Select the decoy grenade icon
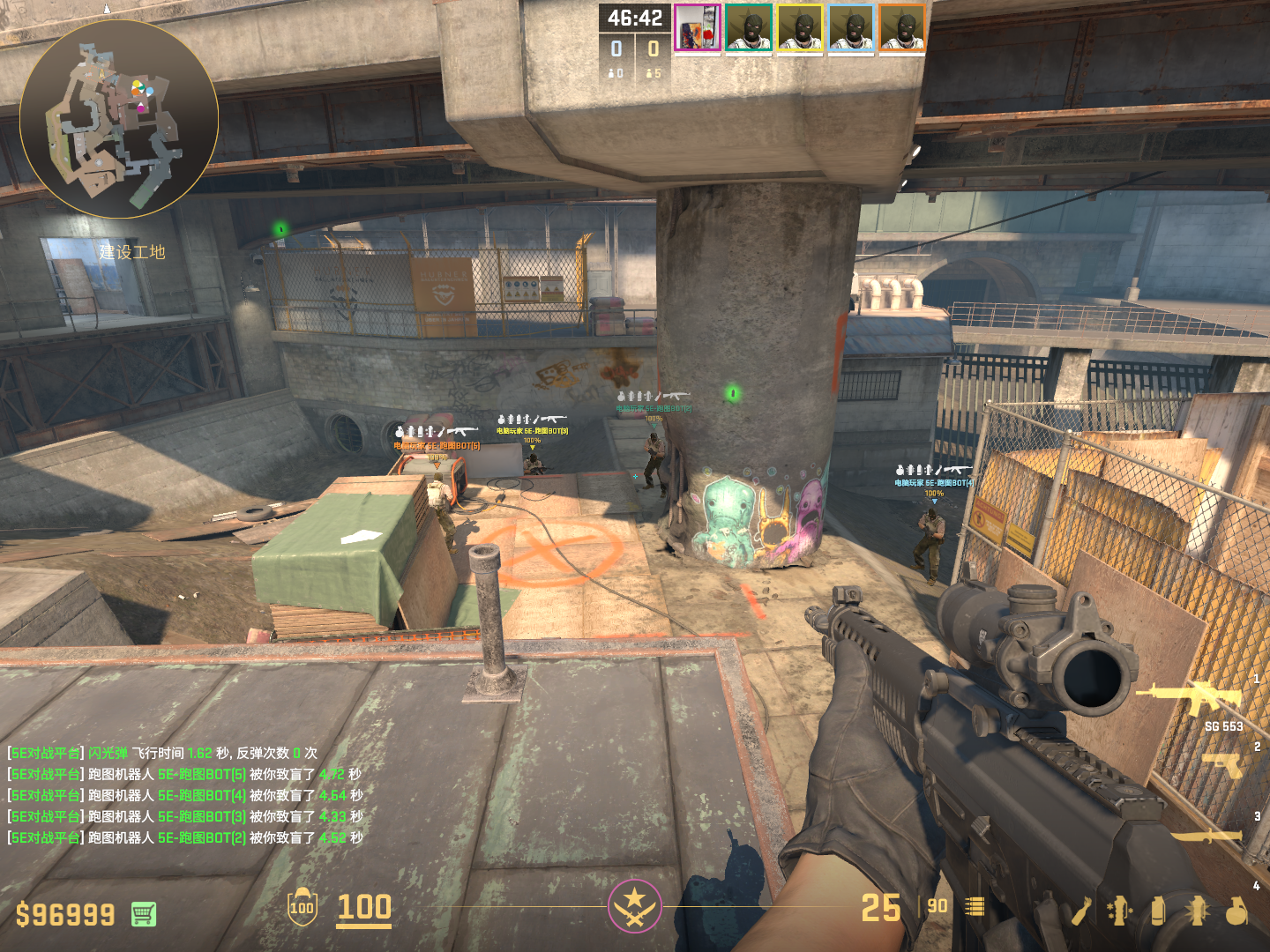Image resolution: width=1270 pixels, height=952 pixels. pyautogui.click(x=1120, y=911)
